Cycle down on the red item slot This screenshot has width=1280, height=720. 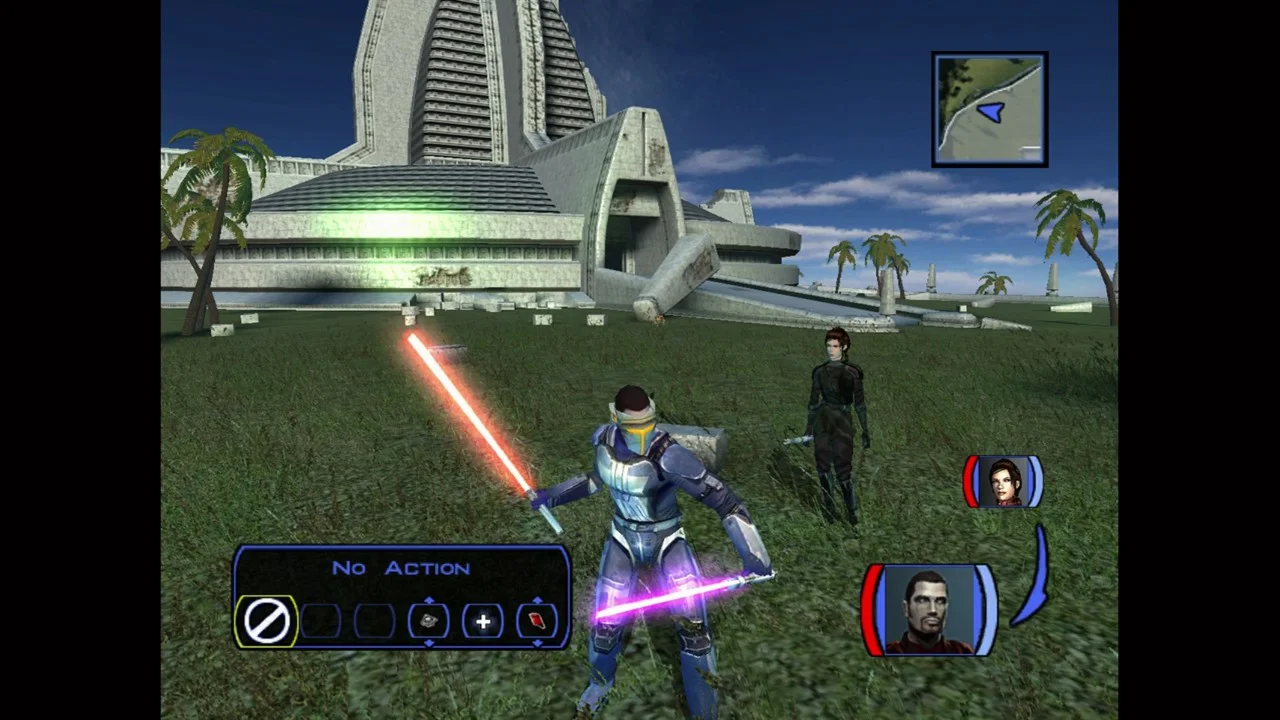(537, 643)
